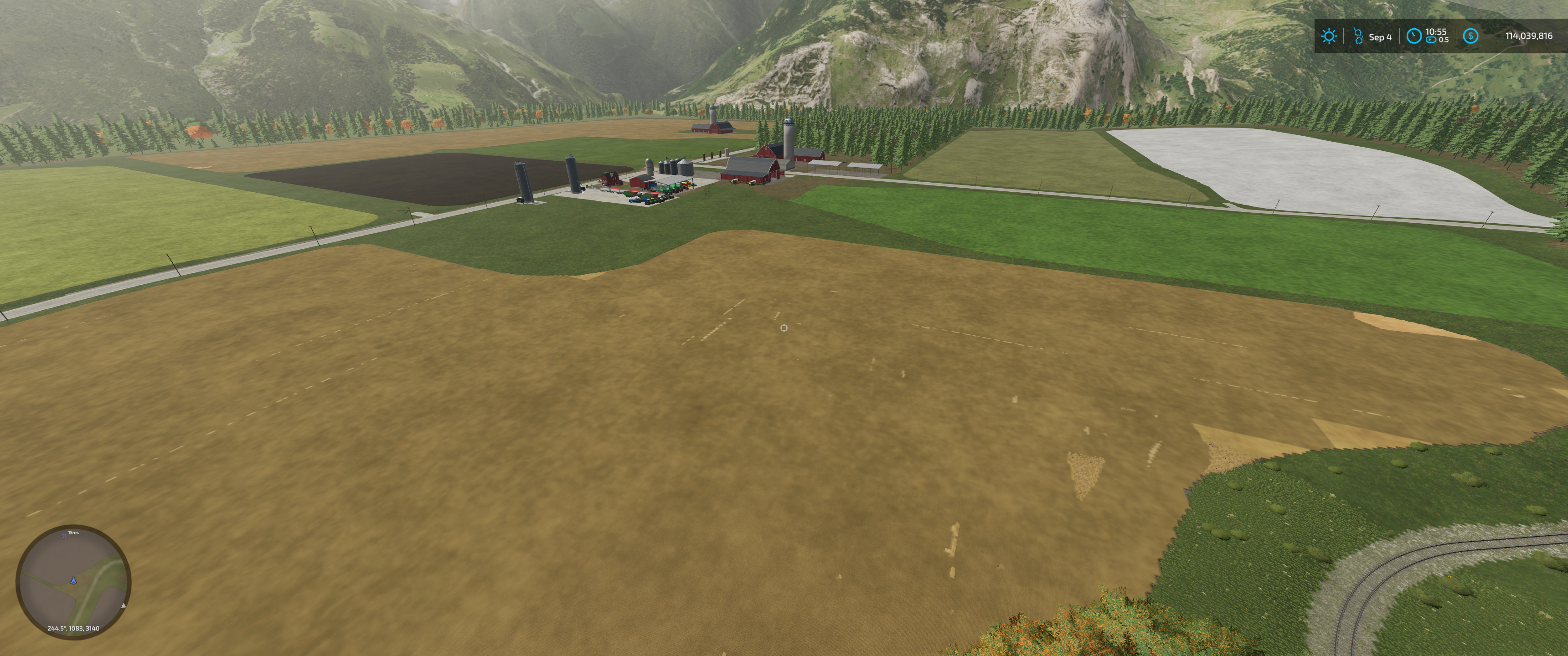Toggle the time scale play icon
The height and width of the screenshot is (656, 1568).
[1431, 40]
